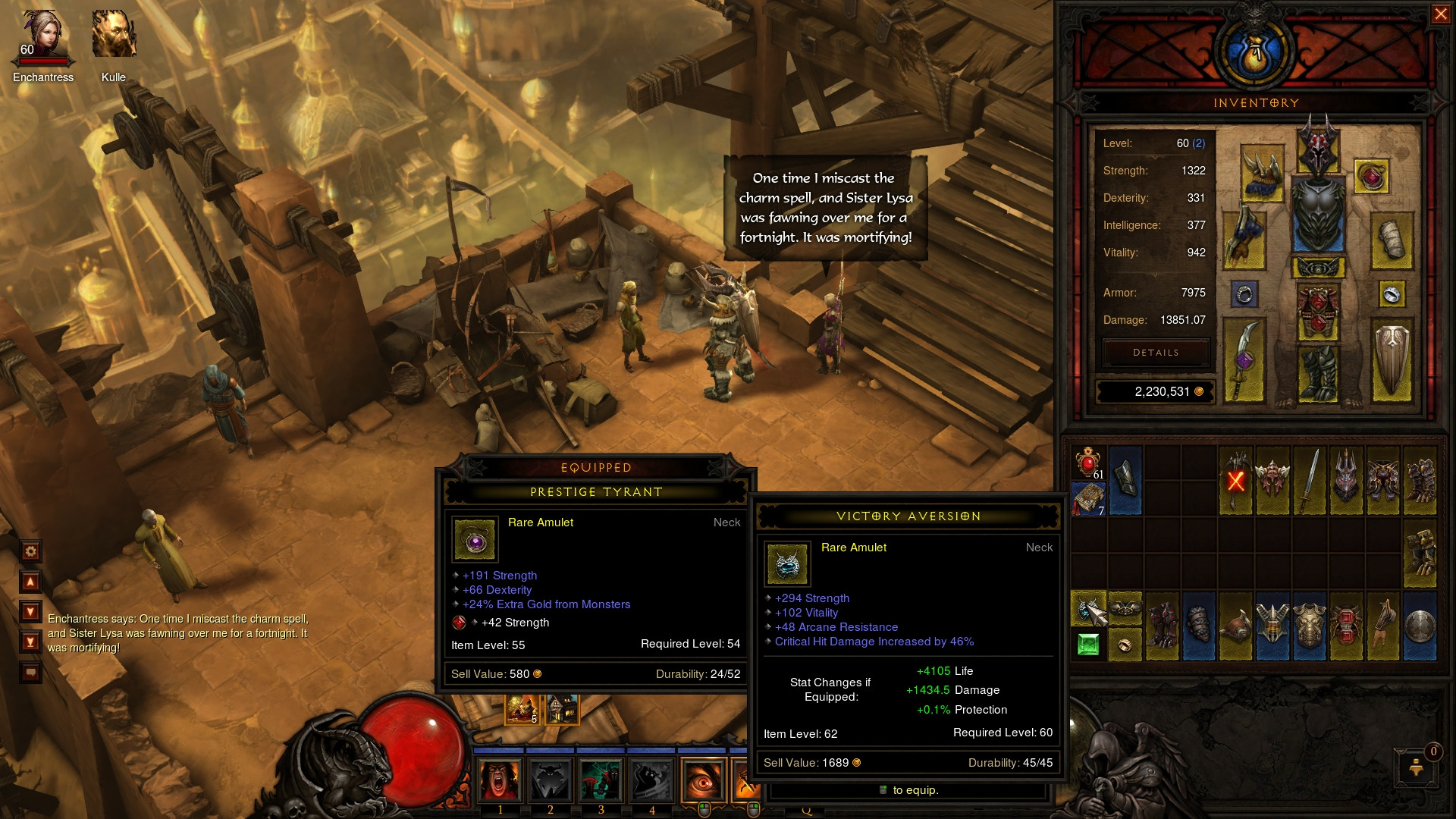Image resolution: width=1456 pixels, height=819 pixels.
Task: Select the equipped curved blade weapon
Action: (x=1244, y=360)
